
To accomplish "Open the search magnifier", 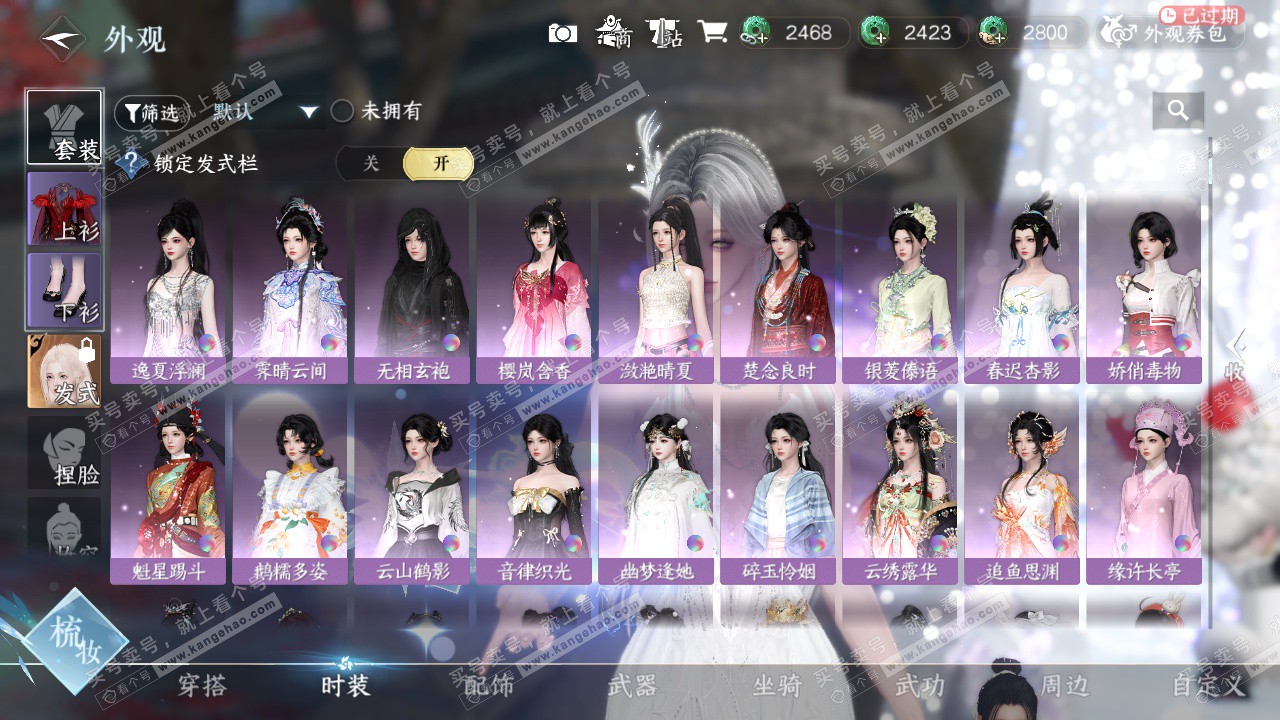I will [x=1178, y=111].
